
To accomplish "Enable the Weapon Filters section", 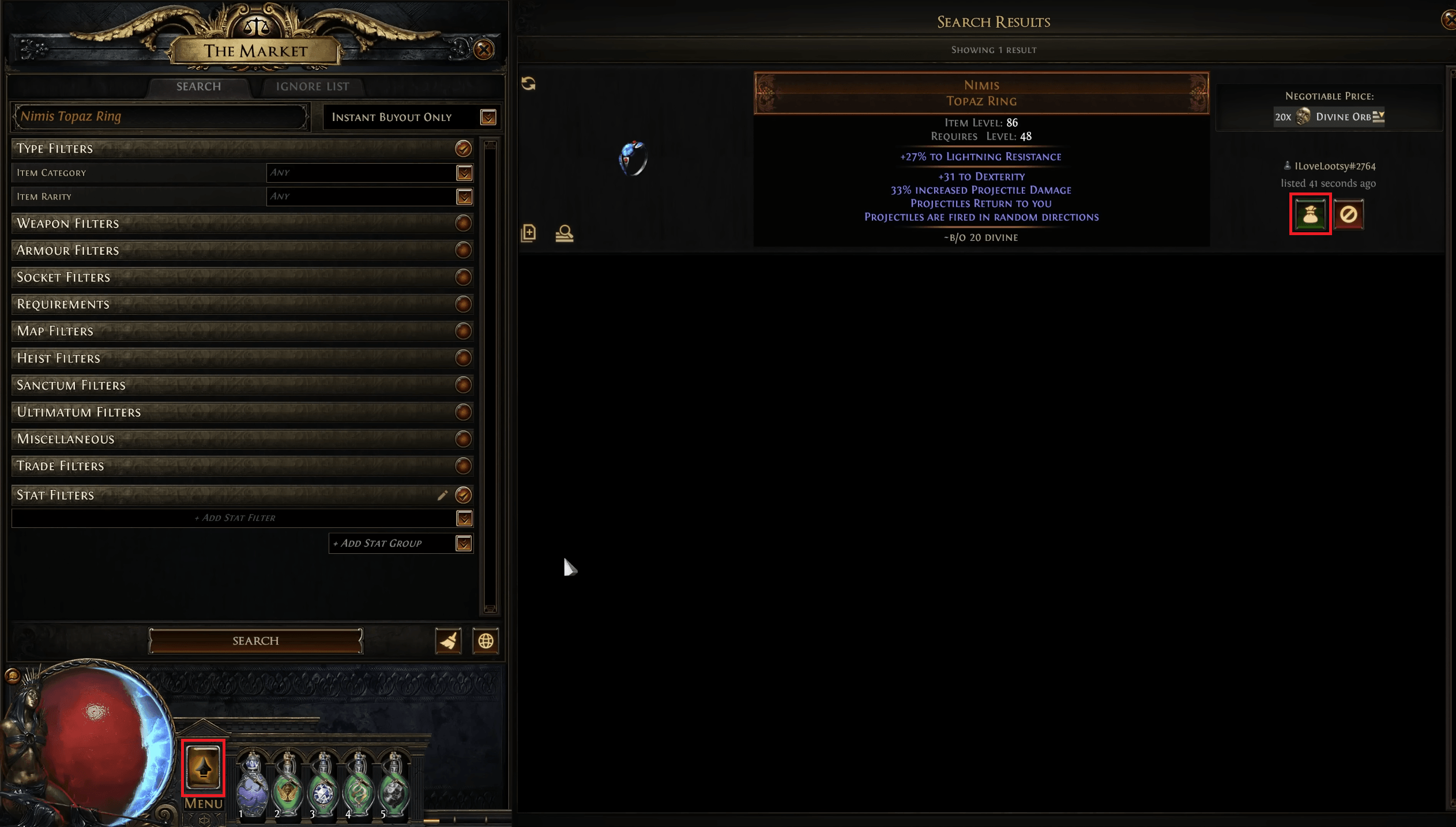I will [463, 224].
